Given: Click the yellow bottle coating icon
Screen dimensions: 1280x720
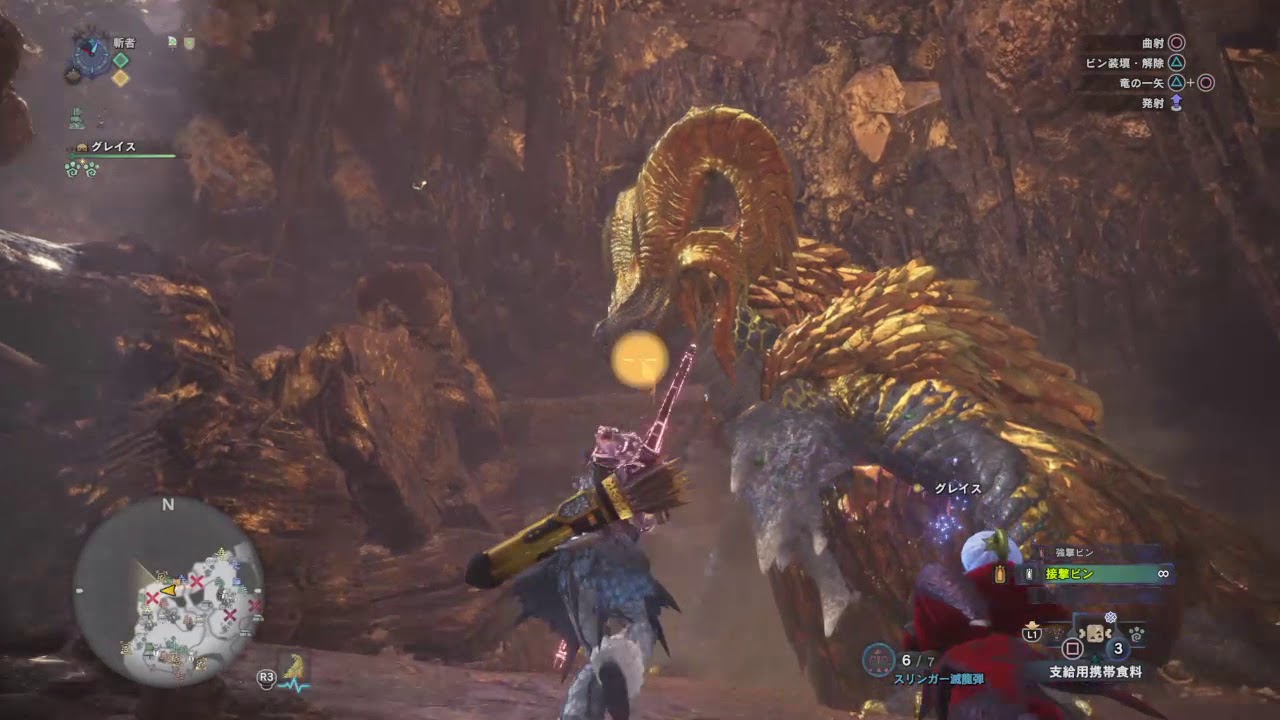Looking at the screenshot, I should point(1000,574).
